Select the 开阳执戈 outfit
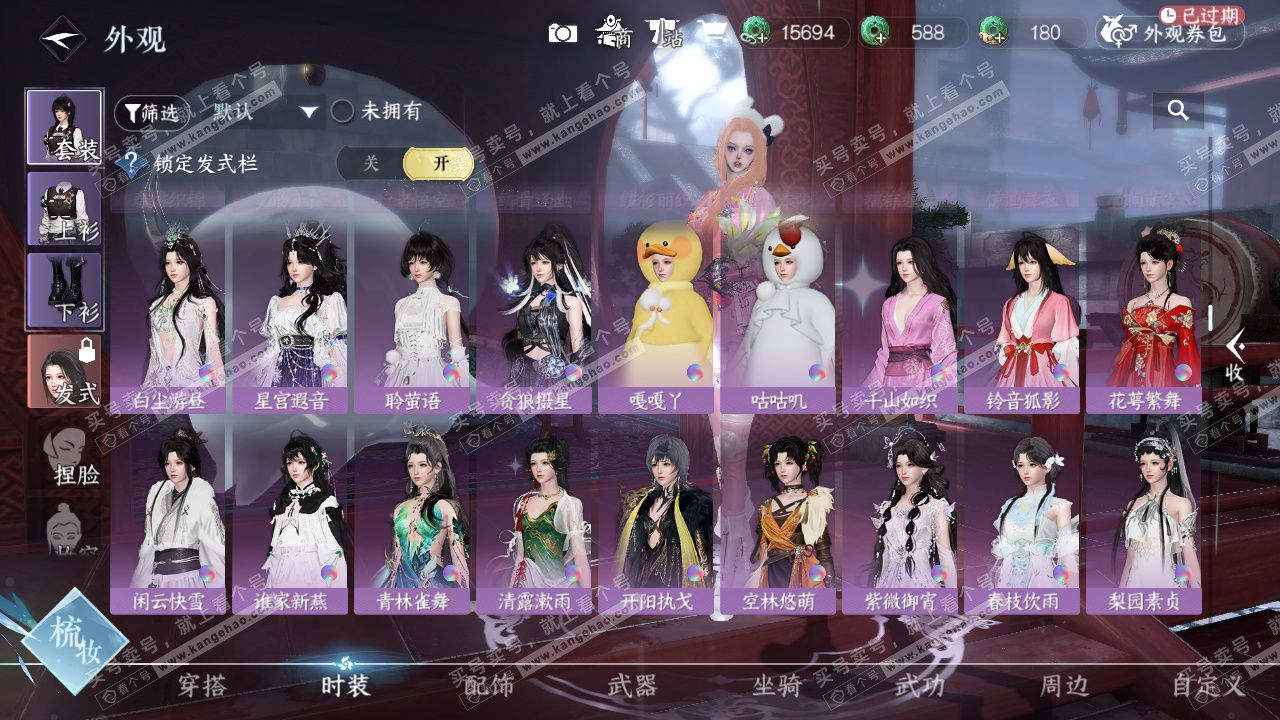1280x720 pixels. point(656,520)
